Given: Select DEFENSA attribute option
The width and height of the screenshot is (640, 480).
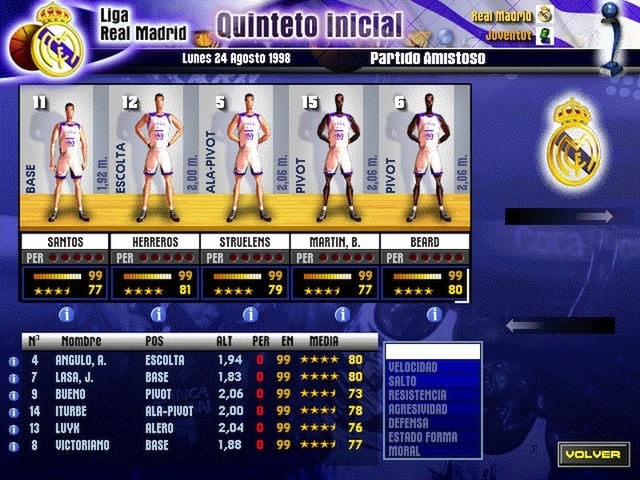Looking at the screenshot, I should [x=432, y=424].
